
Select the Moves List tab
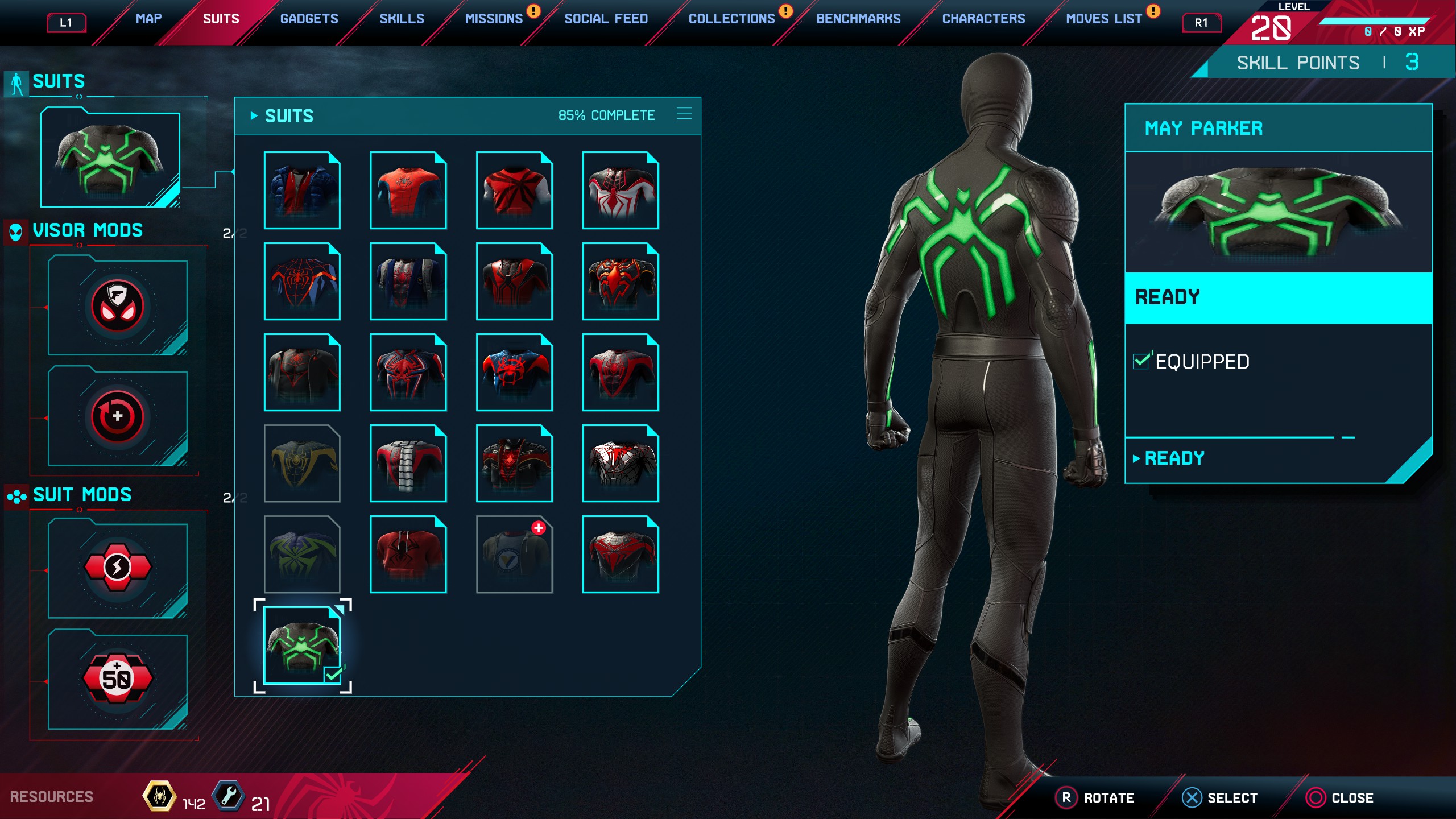tap(1103, 19)
